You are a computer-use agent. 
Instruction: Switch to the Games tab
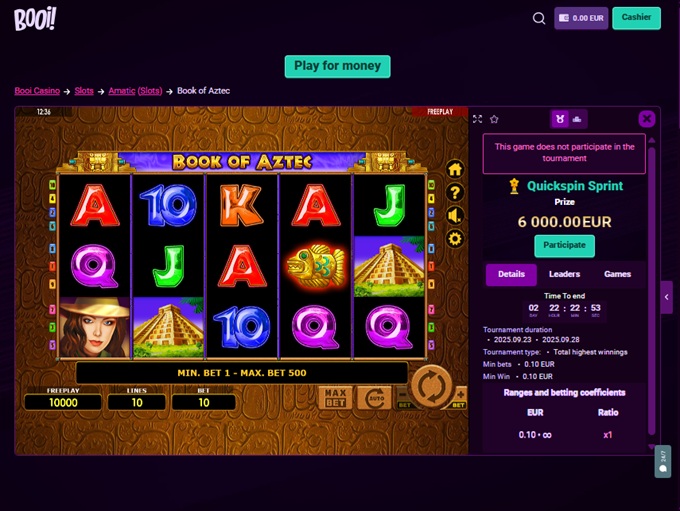[x=617, y=274]
